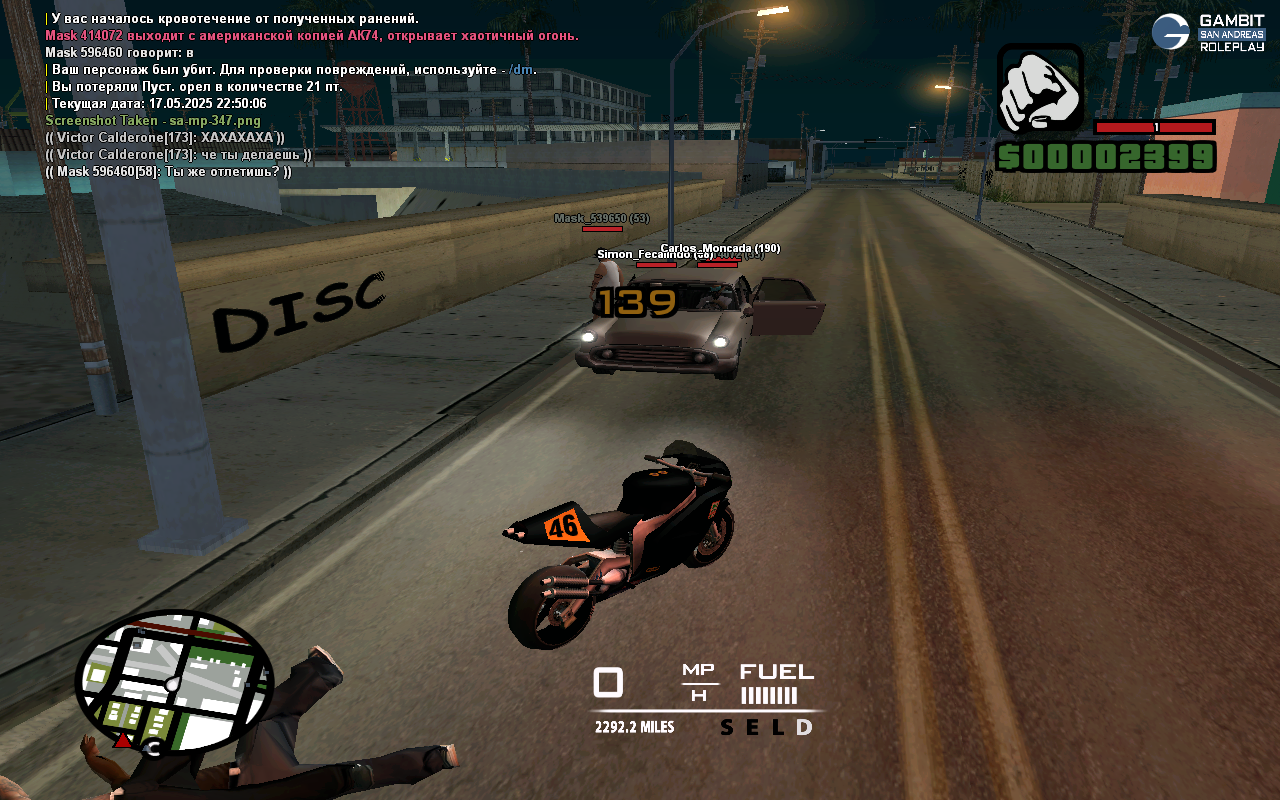Select the fist weapon icon
This screenshot has width=1280, height=800.
1040,88
